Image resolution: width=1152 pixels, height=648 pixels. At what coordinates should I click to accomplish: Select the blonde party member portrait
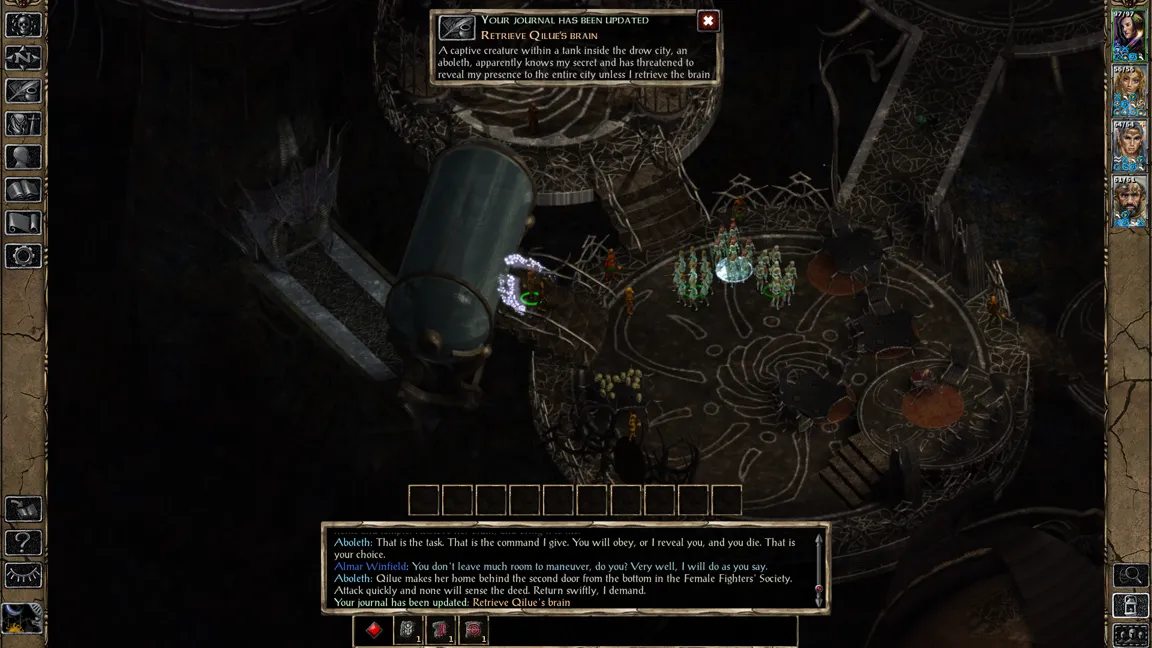pyautogui.click(x=1131, y=92)
